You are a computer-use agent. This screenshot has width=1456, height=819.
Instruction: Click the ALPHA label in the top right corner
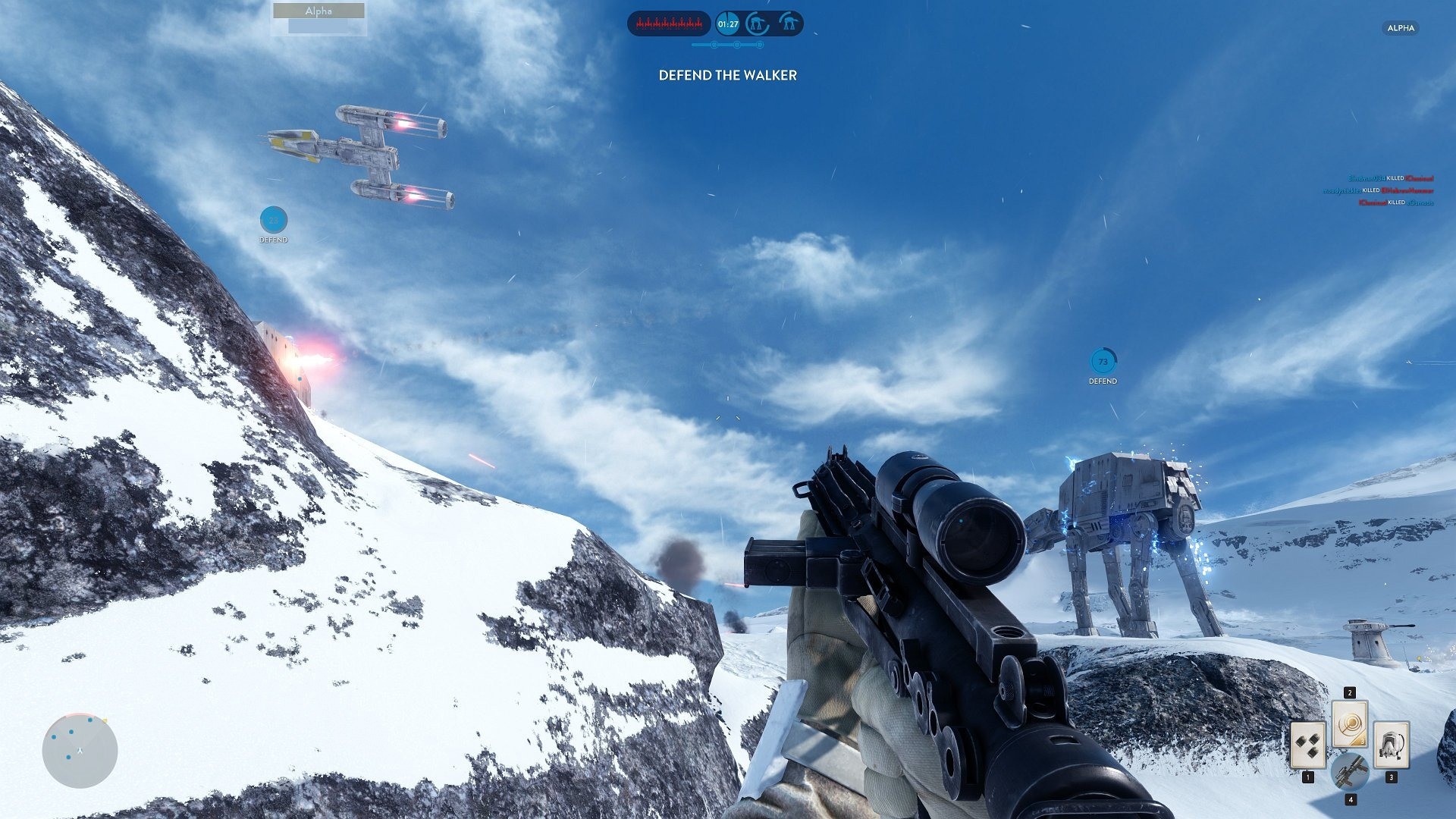pos(1400,28)
